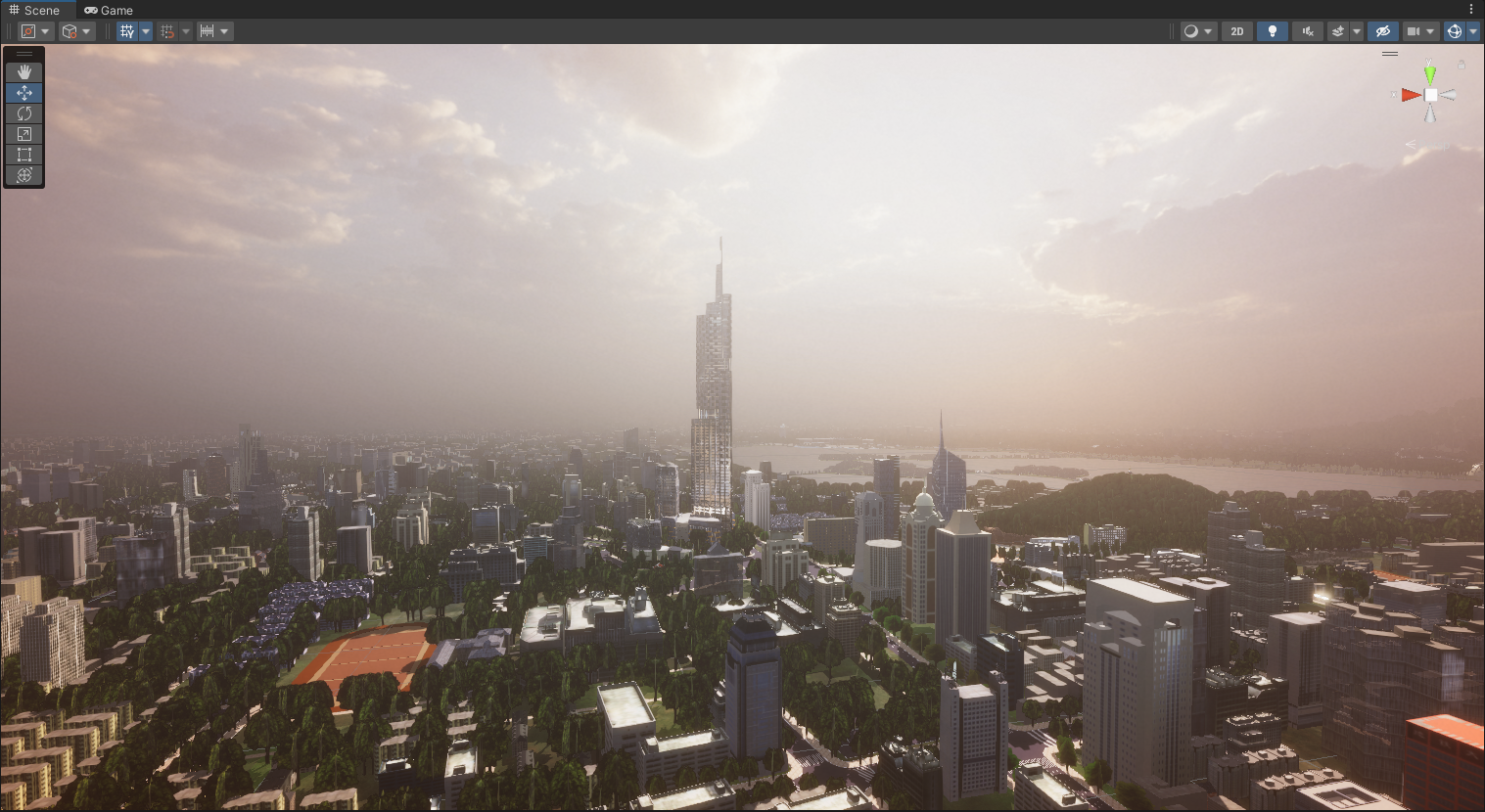Toggle hidden objects visibility eye icon
This screenshot has width=1485, height=812.
(x=1382, y=31)
